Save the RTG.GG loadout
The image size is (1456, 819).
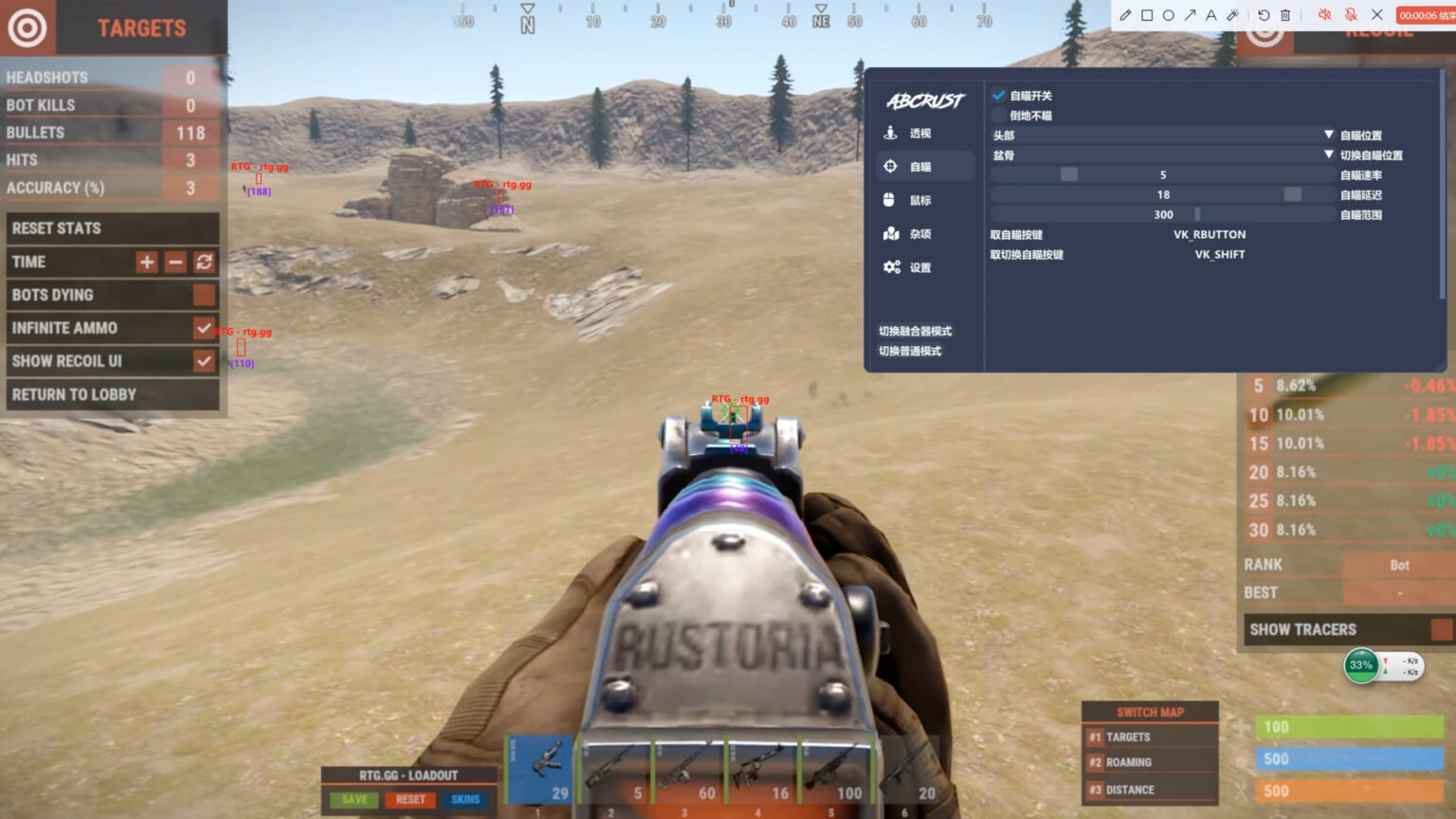[353, 799]
